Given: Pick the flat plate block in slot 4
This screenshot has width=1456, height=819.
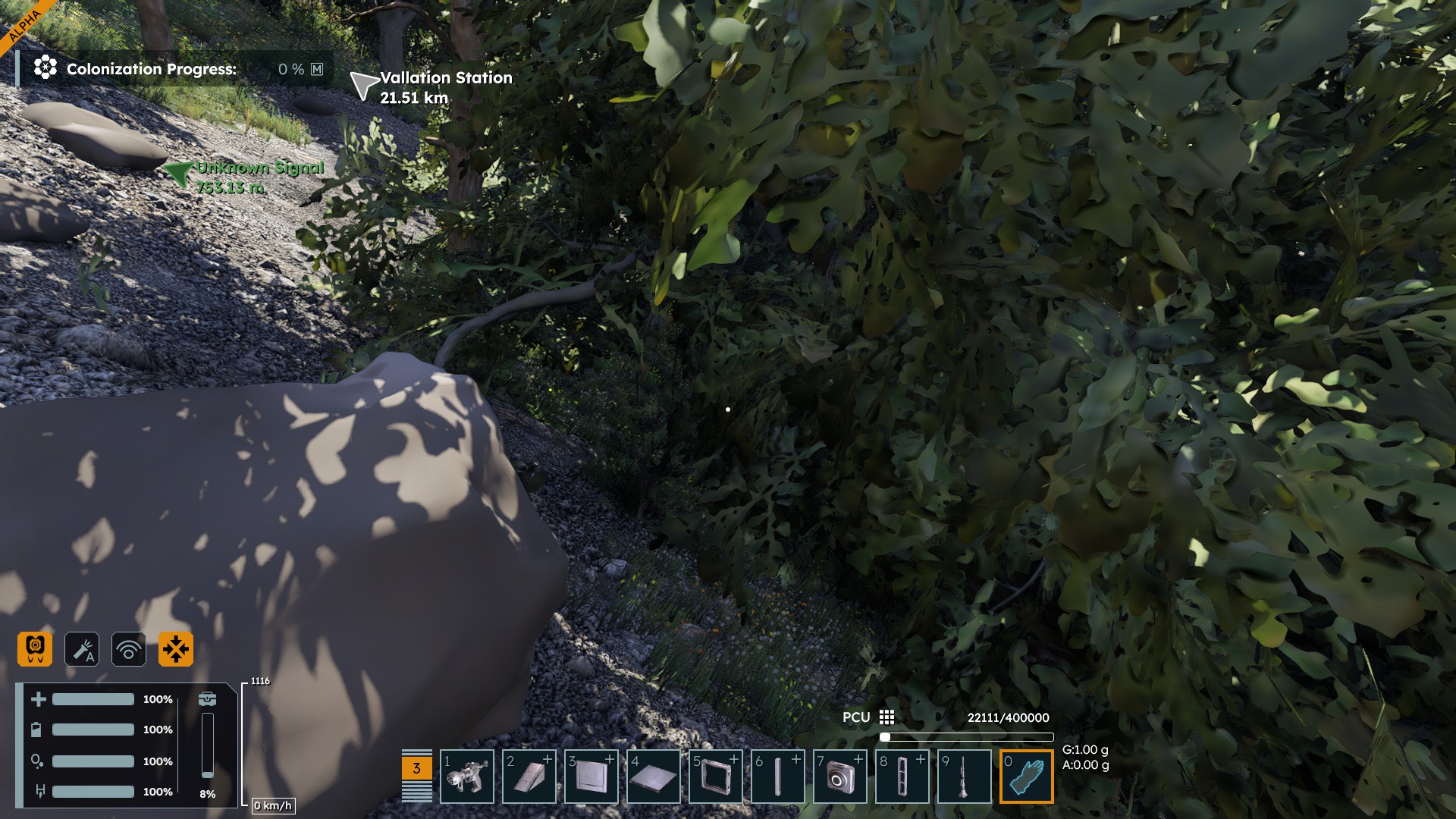Looking at the screenshot, I should 654,777.
